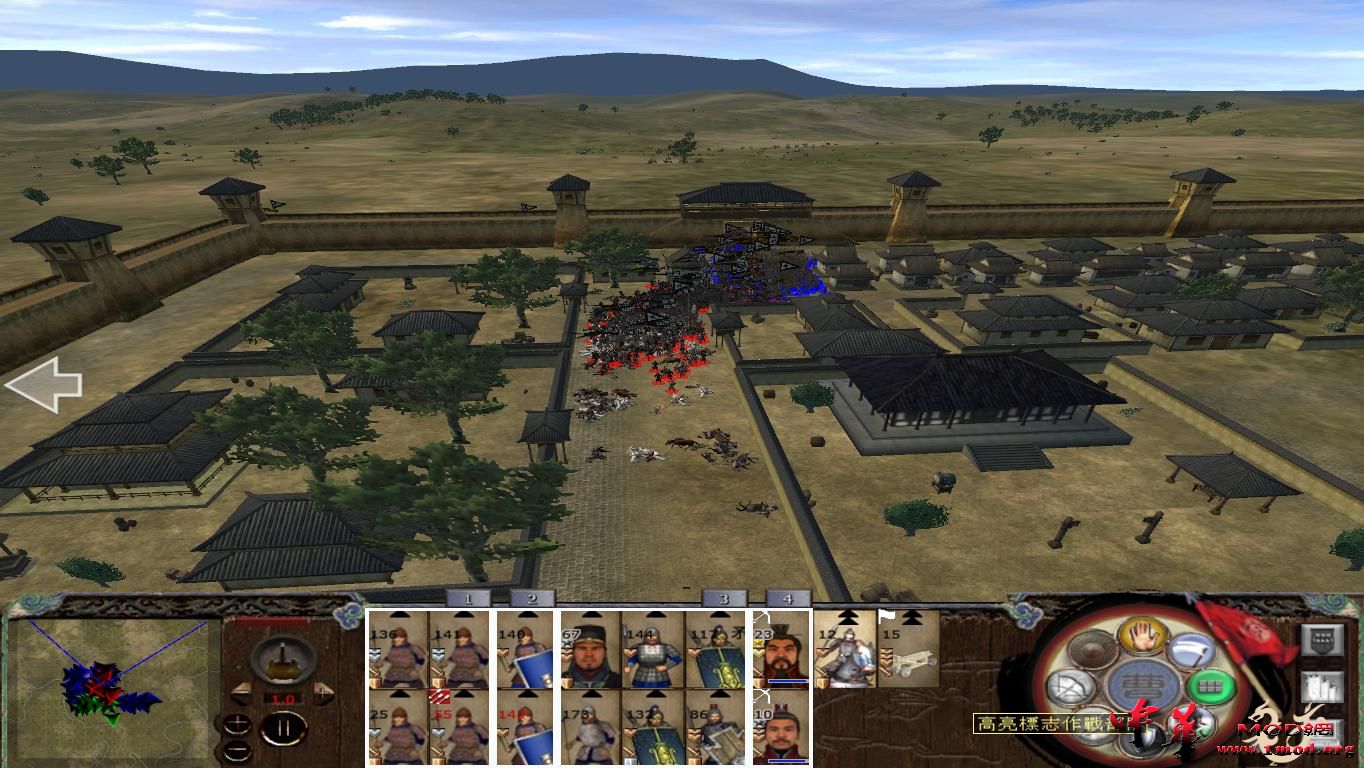Toggle the pause button on the control panel
Screen dimensions: 1364x768
(x=286, y=727)
